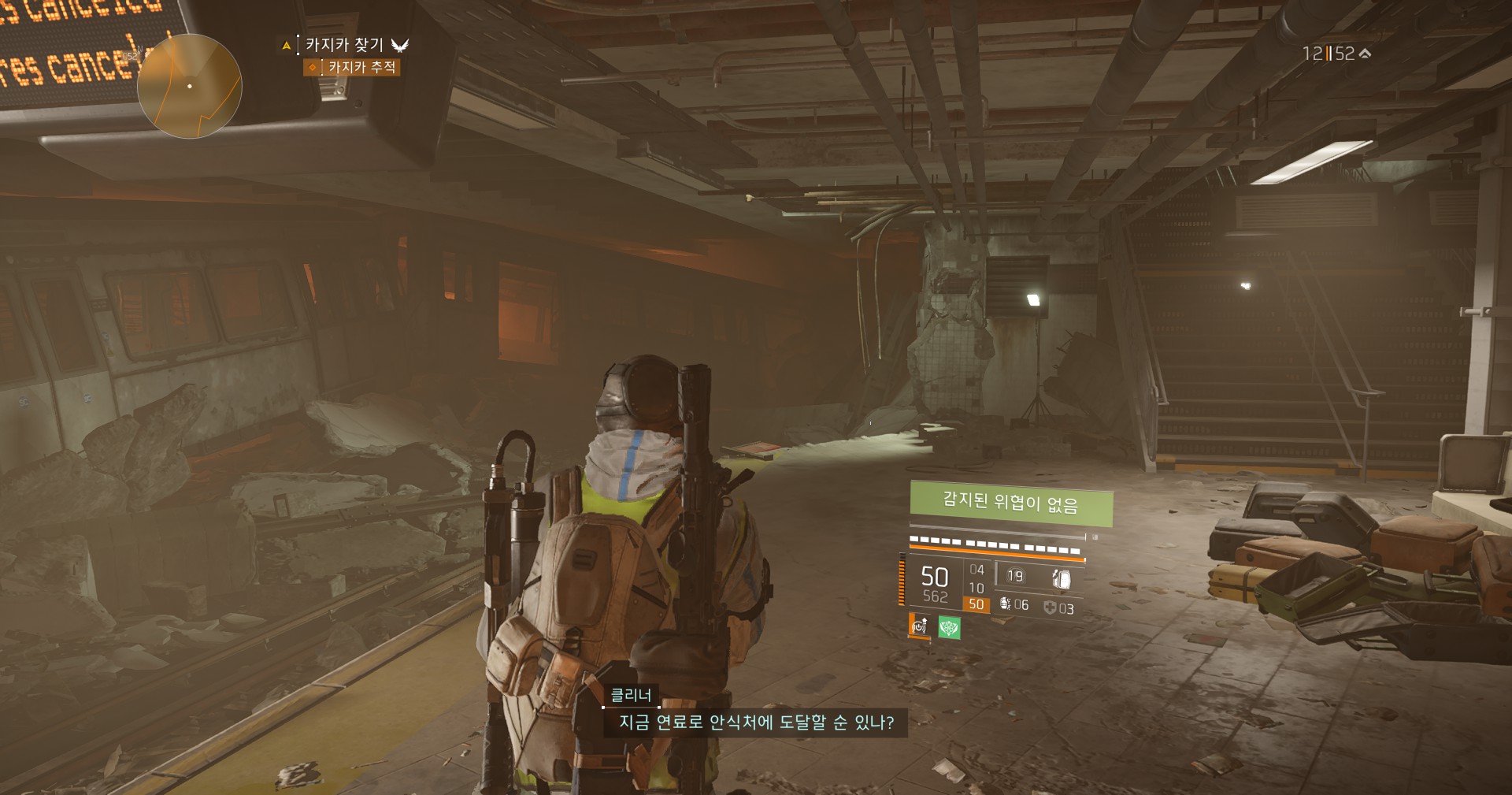This screenshot has width=1512, height=795.
Task: Click the green talent buff icon
Action: click(x=949, y=628)
